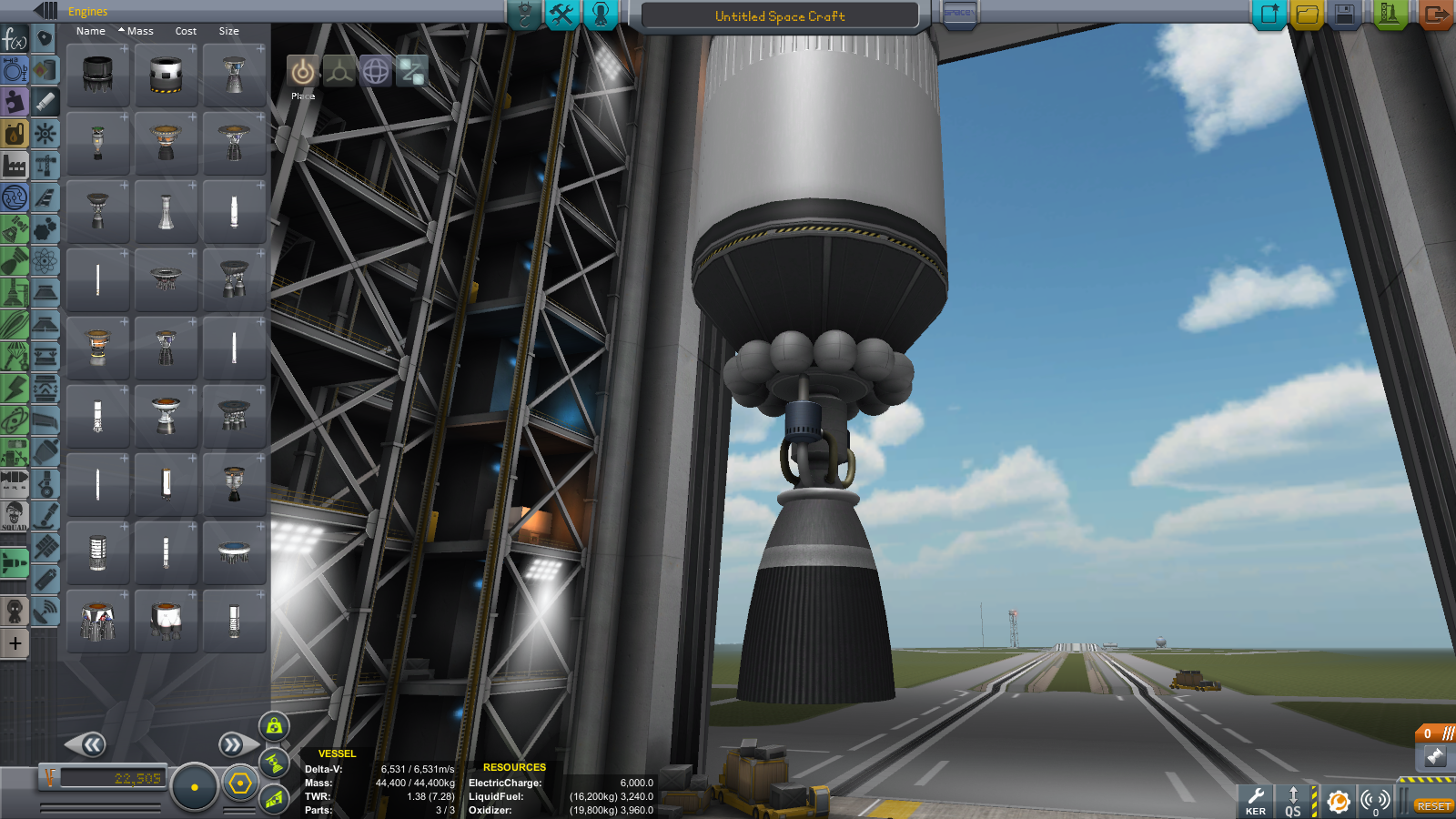Viewport: 1456px width, 819px height.
Task: Open the KER engineer wrench button
Action: click(1256, 800)
